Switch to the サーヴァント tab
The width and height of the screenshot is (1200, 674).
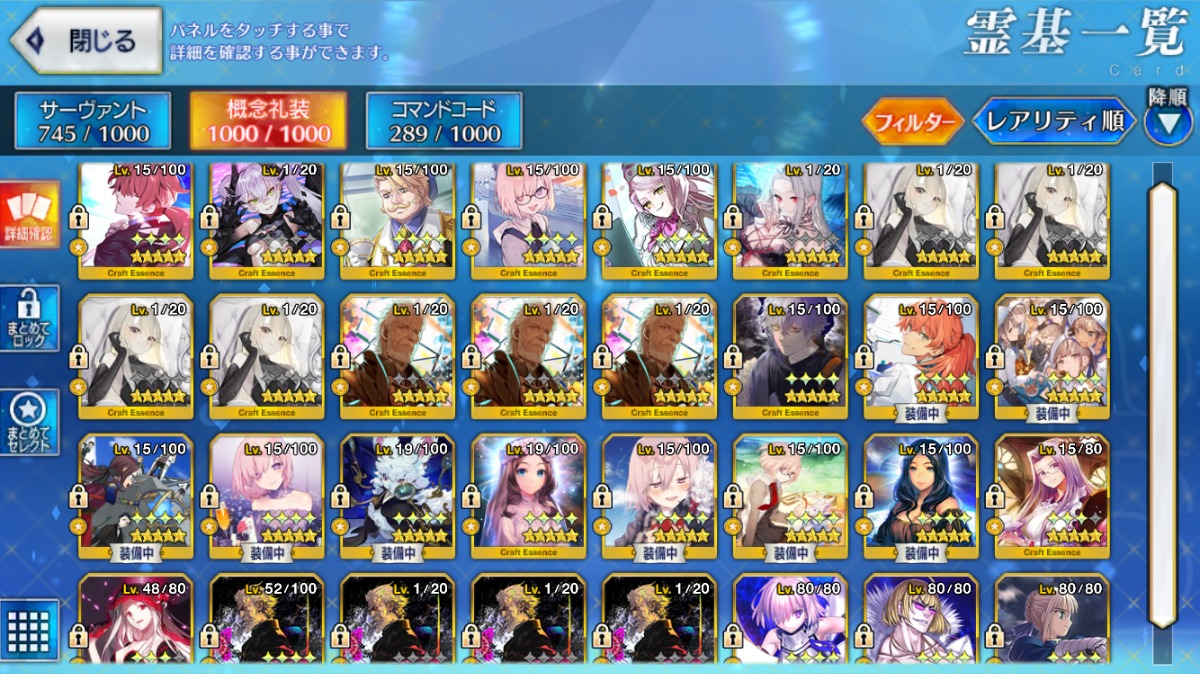[x=93, y=121]
